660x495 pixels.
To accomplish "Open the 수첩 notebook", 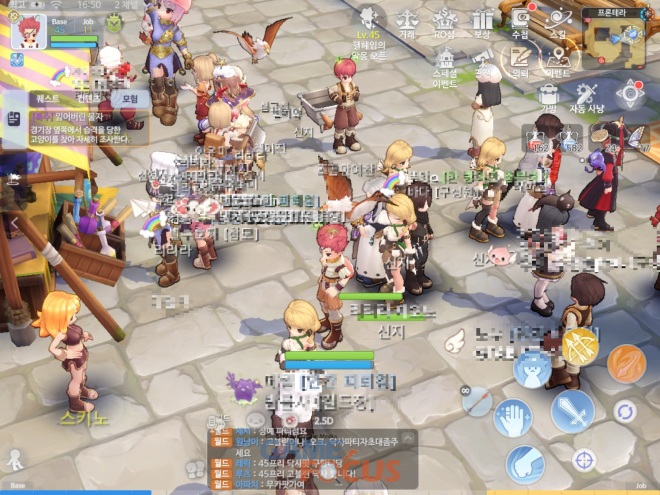I will pyautogui.click(x=520, y=21).
